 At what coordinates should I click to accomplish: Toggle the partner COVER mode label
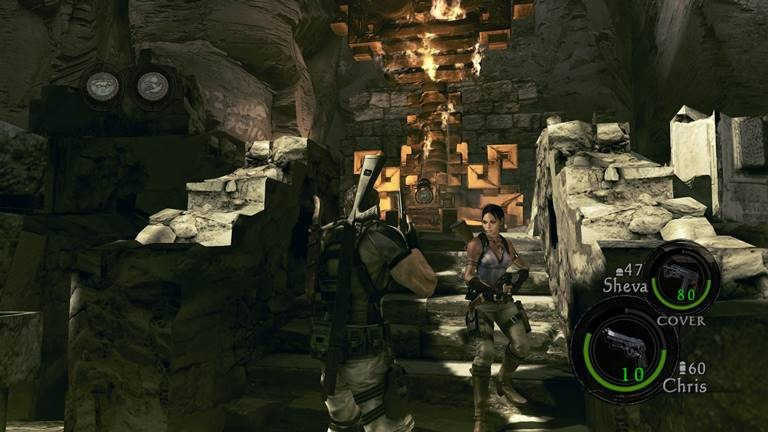(x=680, y=321)
